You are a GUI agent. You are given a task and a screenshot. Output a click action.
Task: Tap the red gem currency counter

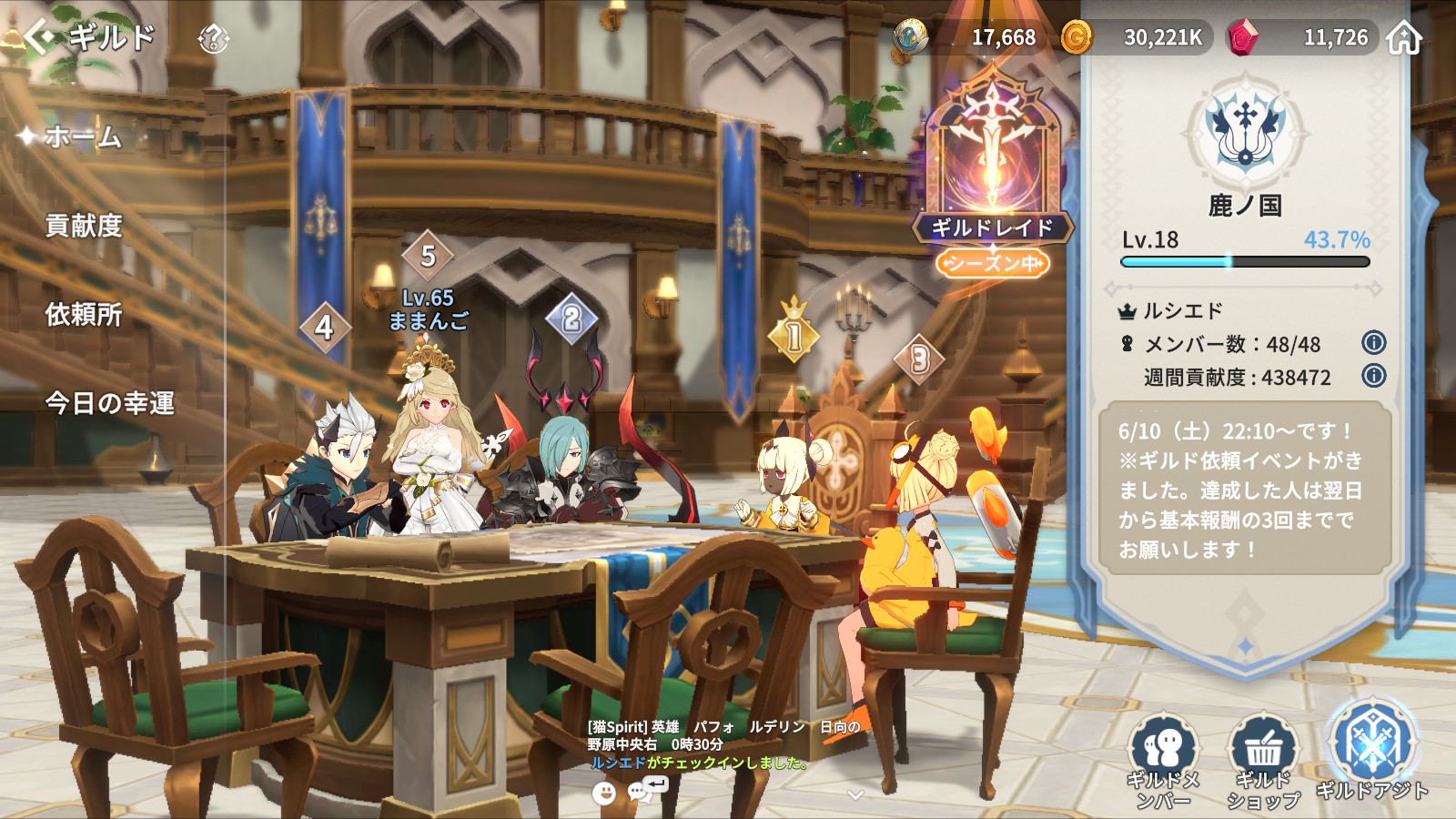1301,37
